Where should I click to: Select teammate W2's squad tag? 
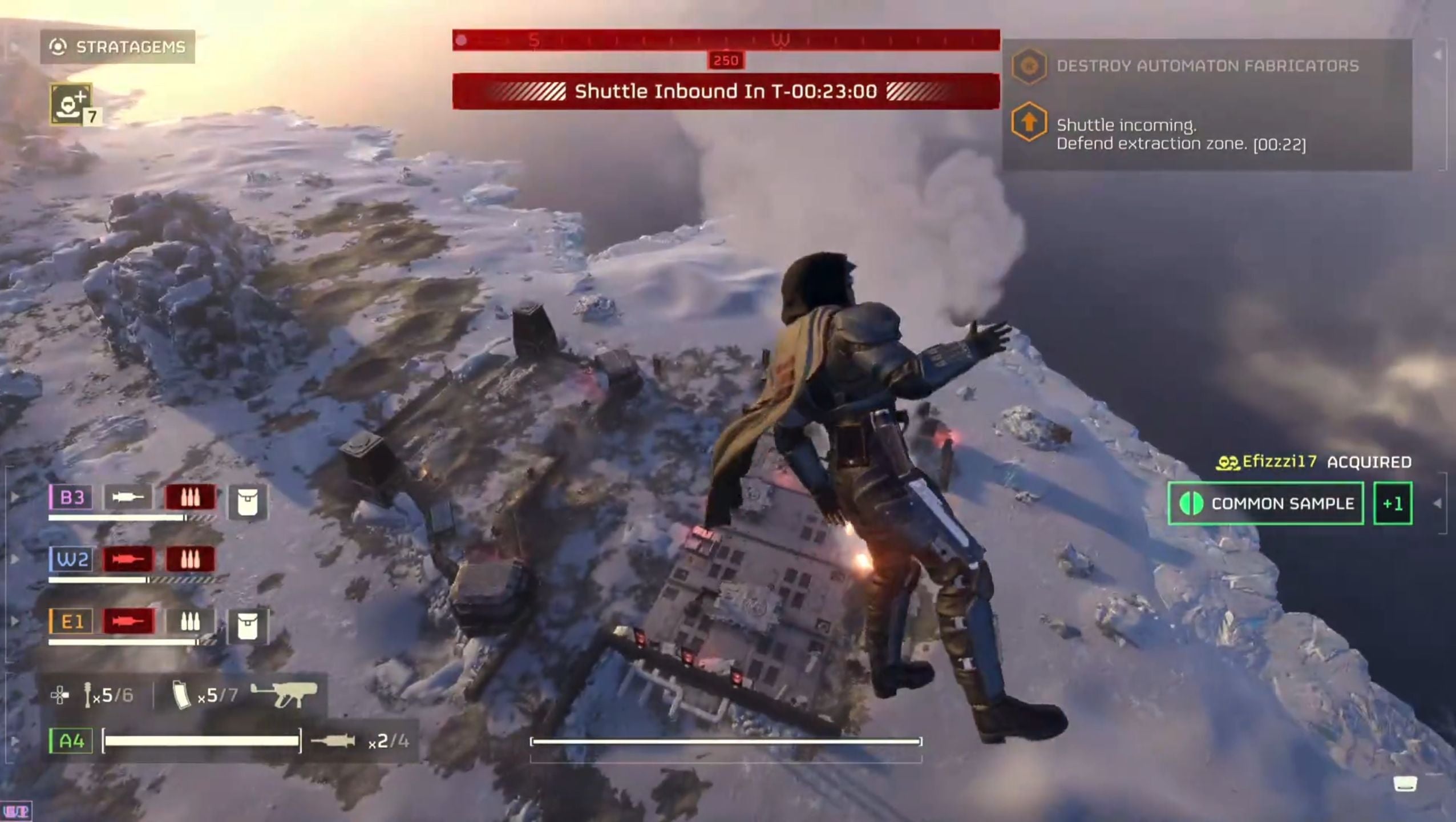coord(71,559)
